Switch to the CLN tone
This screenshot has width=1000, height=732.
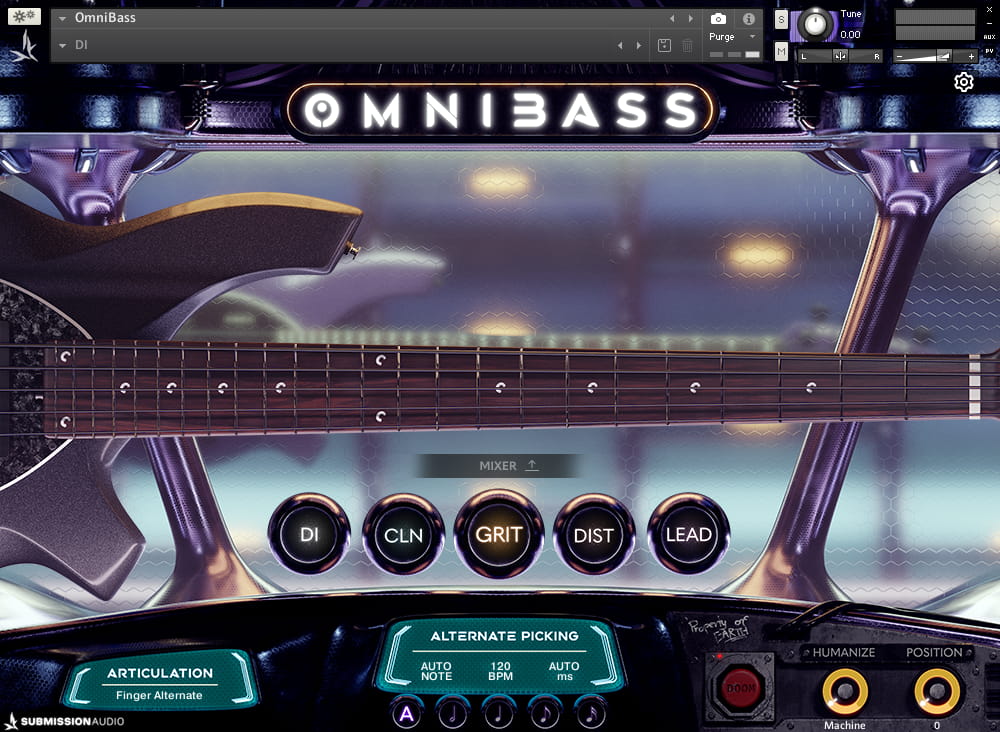tap(403, 534)
